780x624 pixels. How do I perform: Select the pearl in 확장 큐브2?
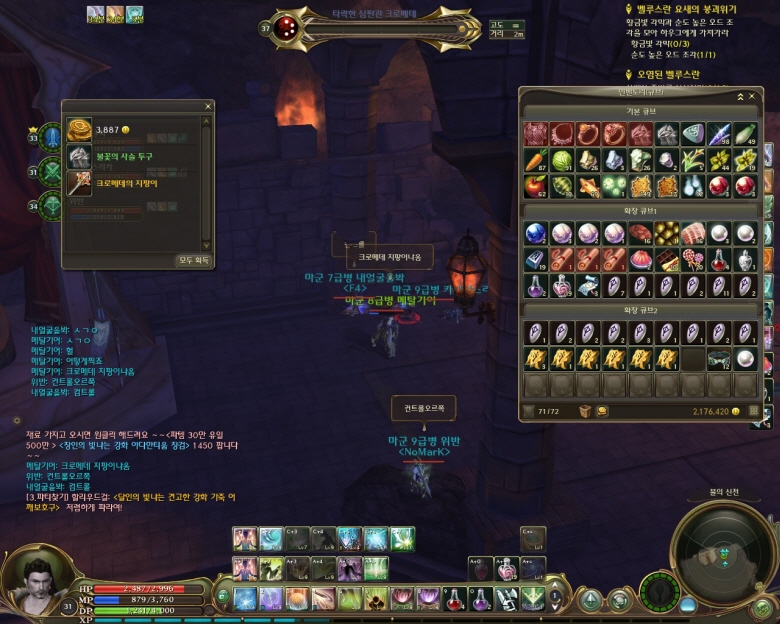pos(745,357)
